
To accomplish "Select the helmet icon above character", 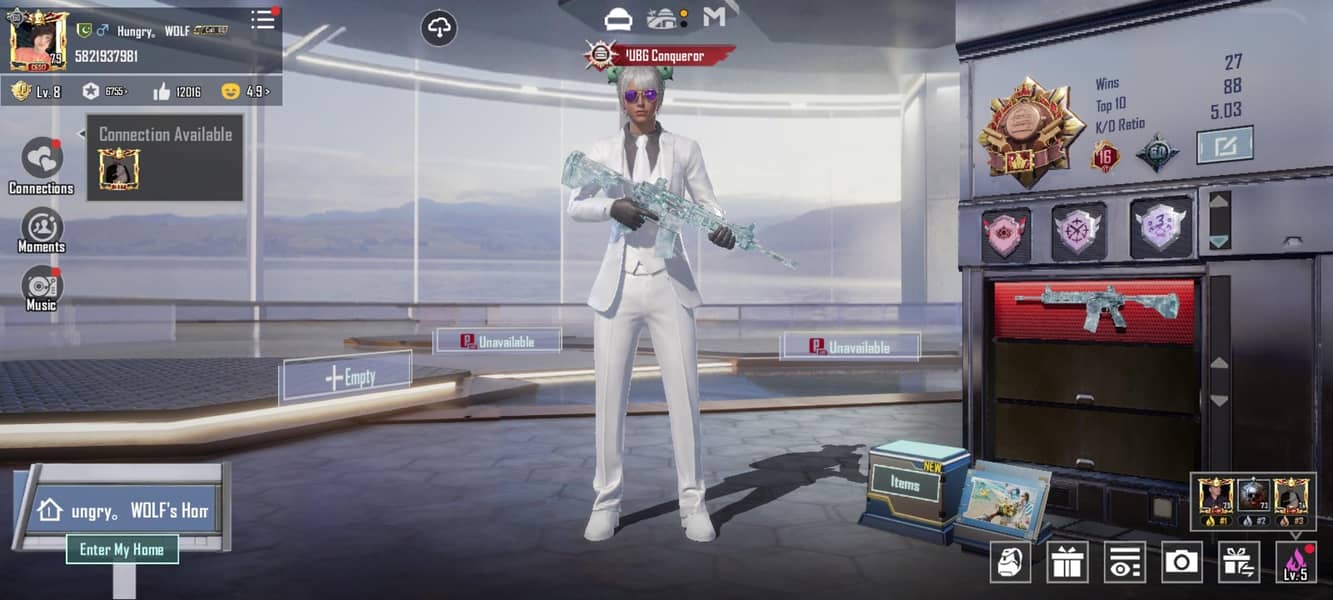I will click(619, 18).
